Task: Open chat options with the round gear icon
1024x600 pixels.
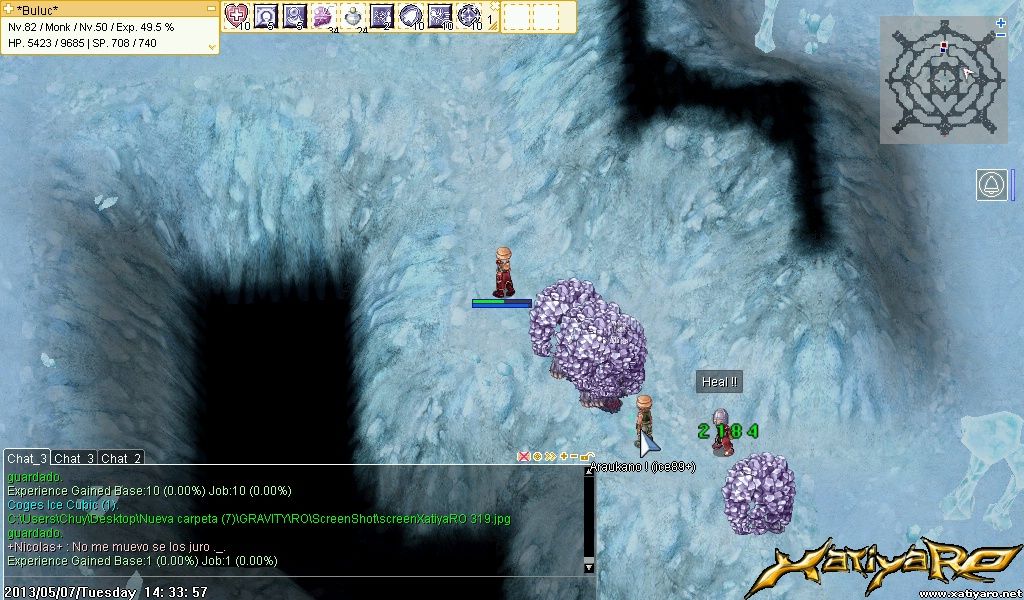Action: [x=537, y=456]
